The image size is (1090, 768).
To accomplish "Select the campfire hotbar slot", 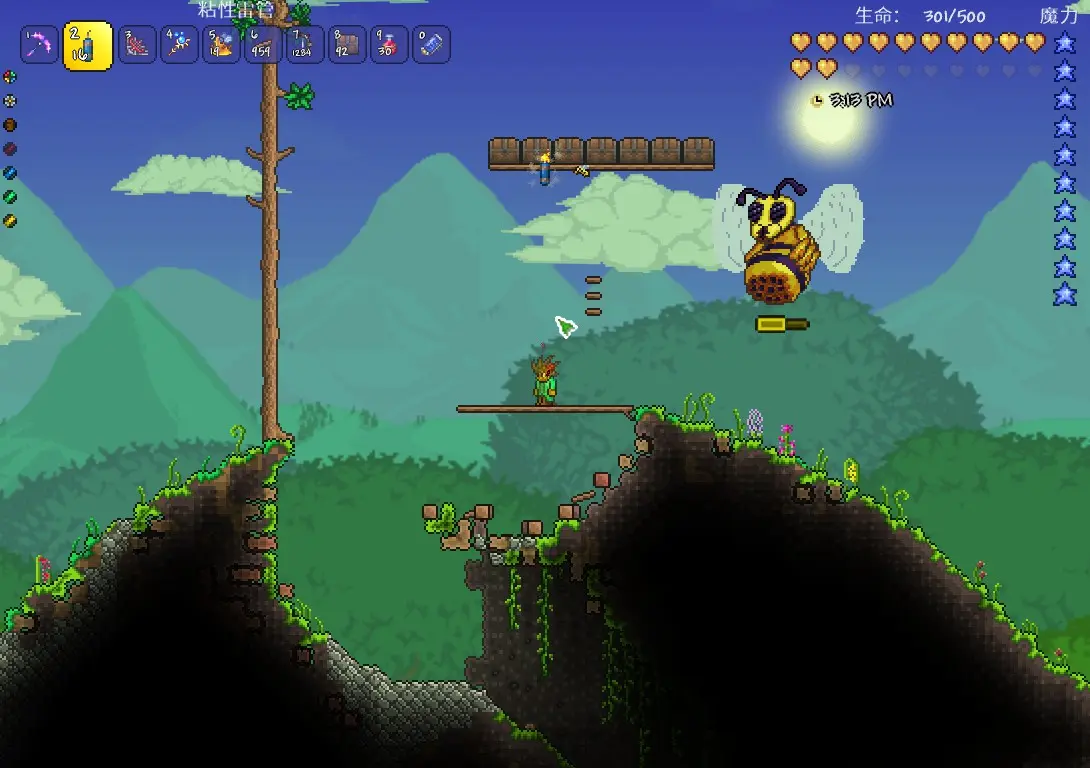I will tap(221, 45).
